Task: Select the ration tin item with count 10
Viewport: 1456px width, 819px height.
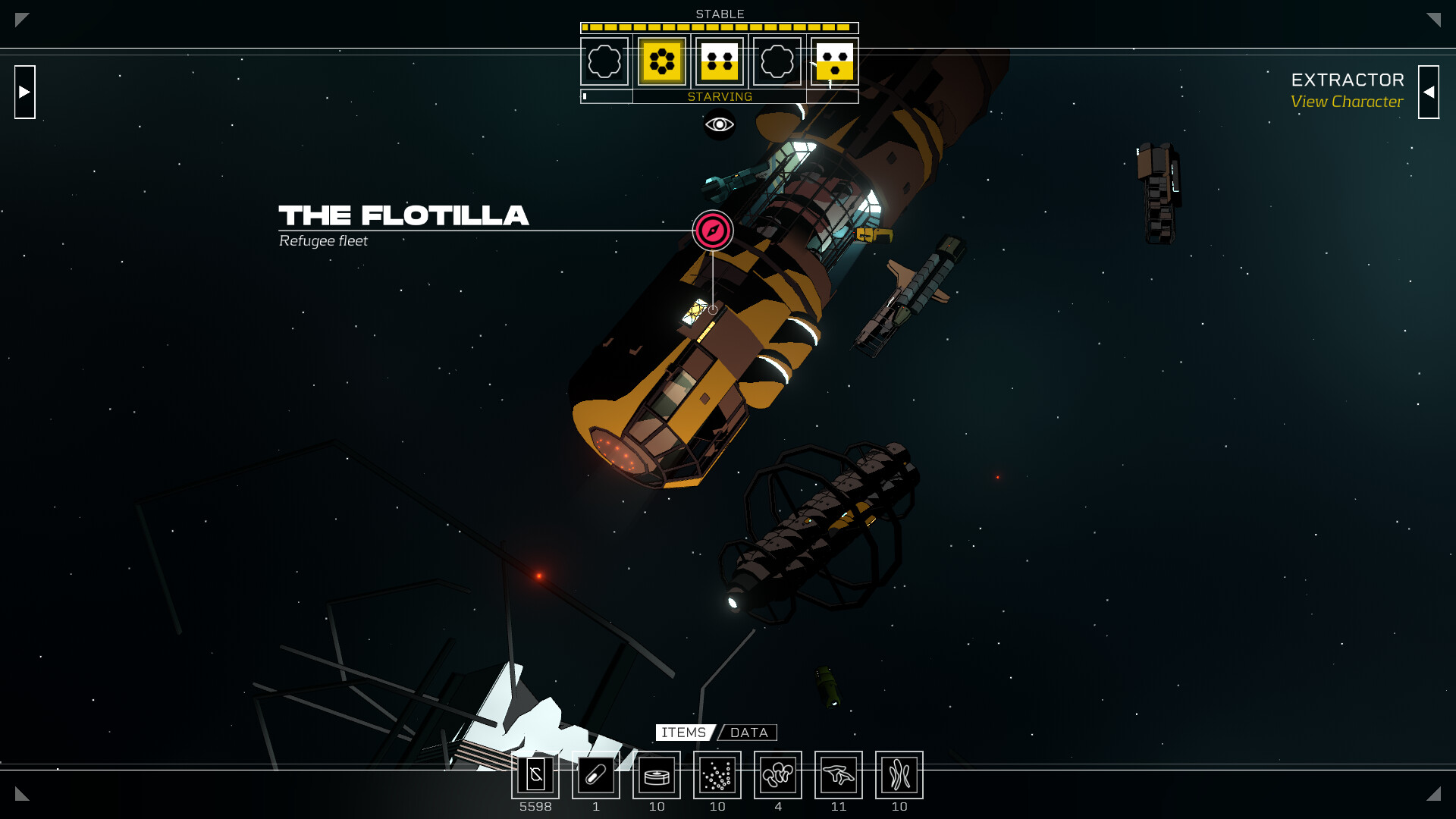Action: [657, 775]
